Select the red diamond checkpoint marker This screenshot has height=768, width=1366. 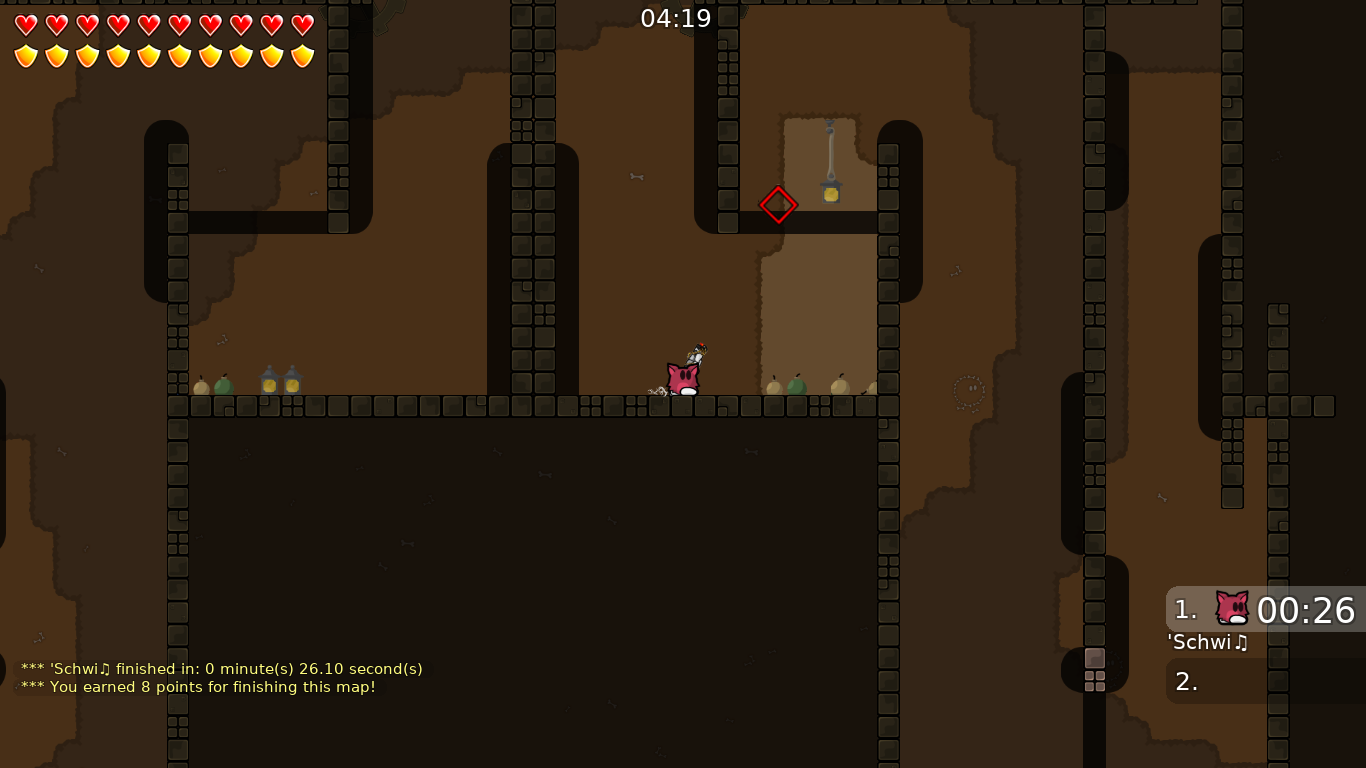coord(778,204)
